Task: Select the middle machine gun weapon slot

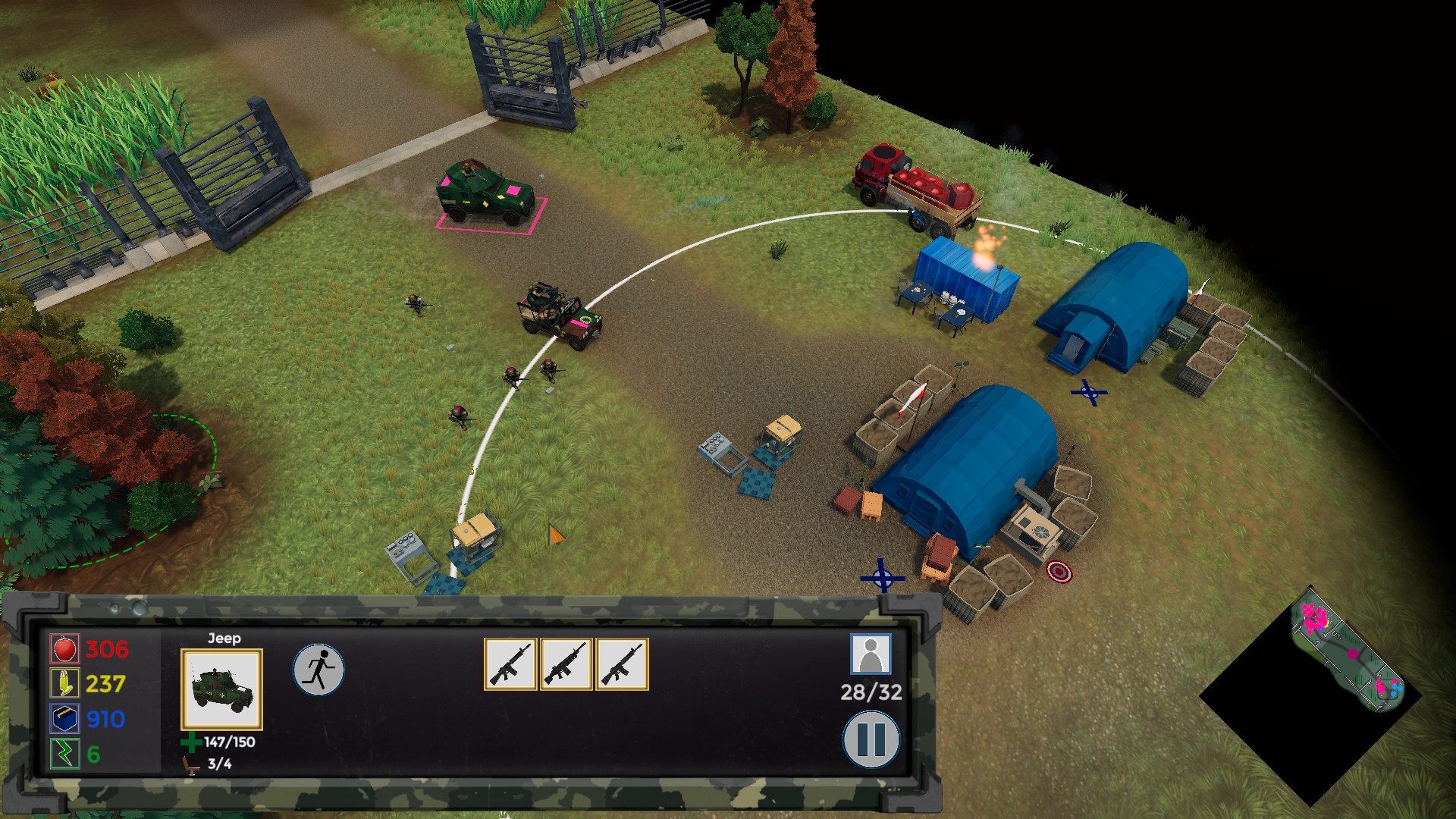Action: (566, 664)
